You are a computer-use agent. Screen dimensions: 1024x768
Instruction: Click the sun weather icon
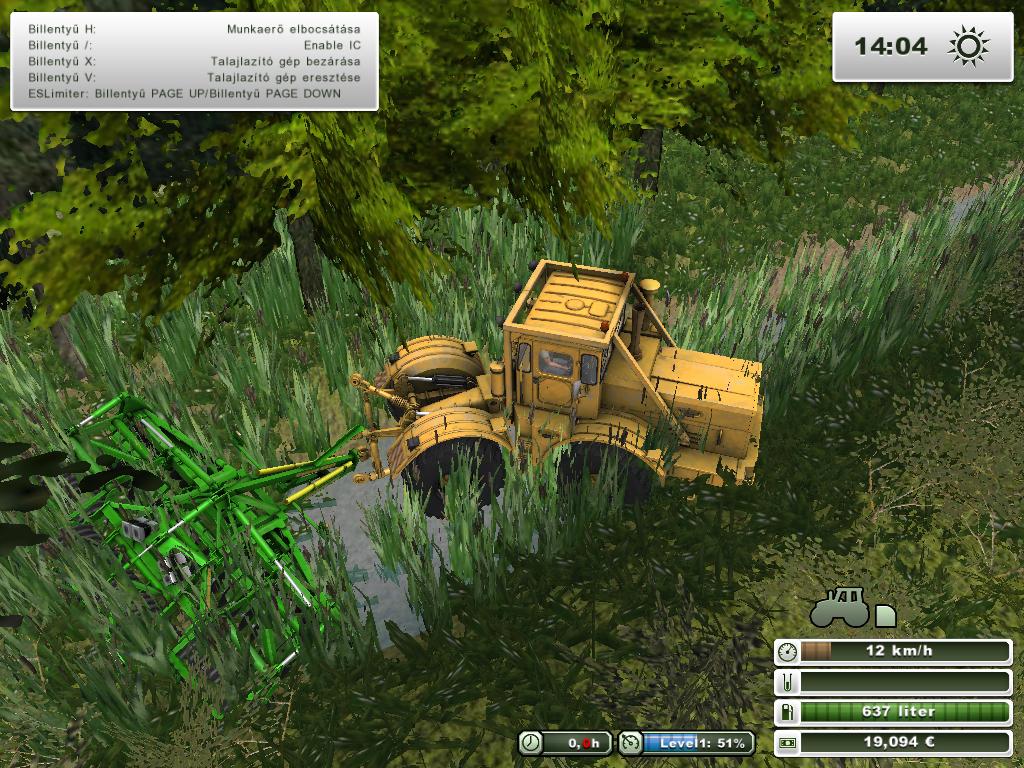(x=968, y=46)
